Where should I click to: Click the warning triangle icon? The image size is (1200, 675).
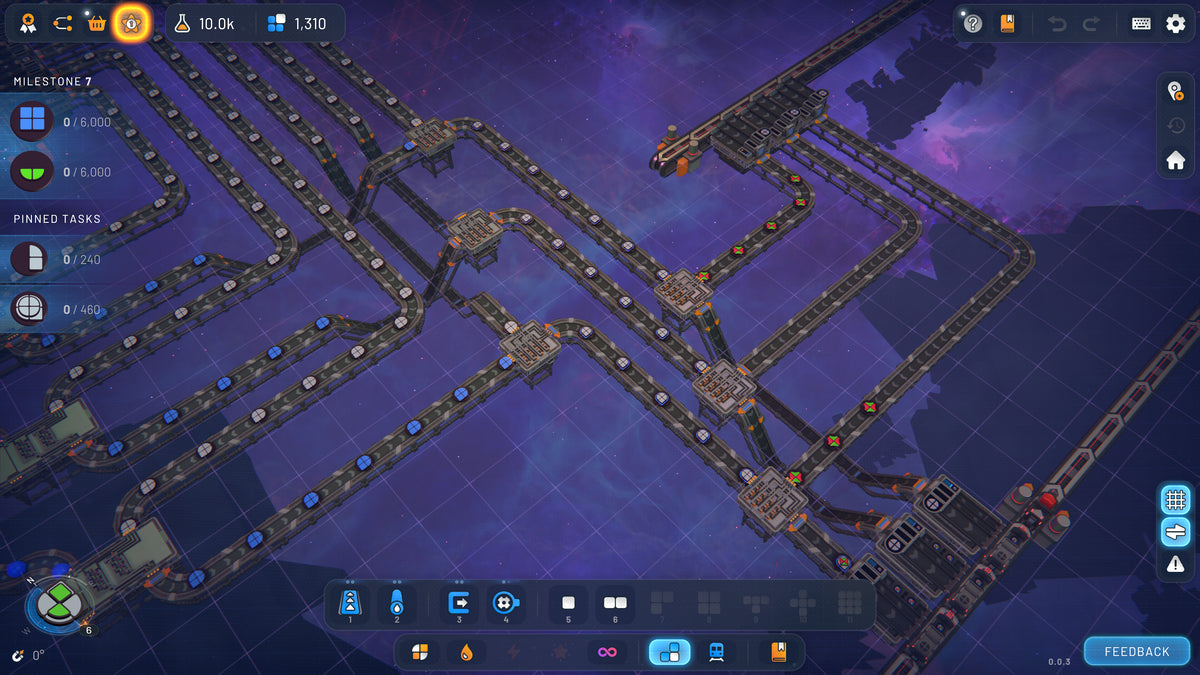(1175, 564)
